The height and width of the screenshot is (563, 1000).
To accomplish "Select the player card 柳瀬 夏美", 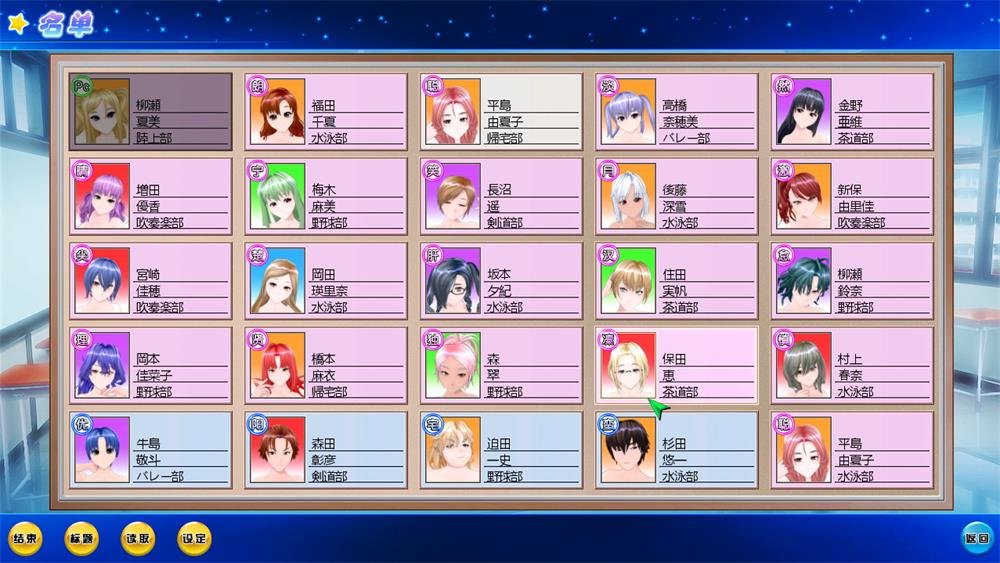I will tap(151, 111).
